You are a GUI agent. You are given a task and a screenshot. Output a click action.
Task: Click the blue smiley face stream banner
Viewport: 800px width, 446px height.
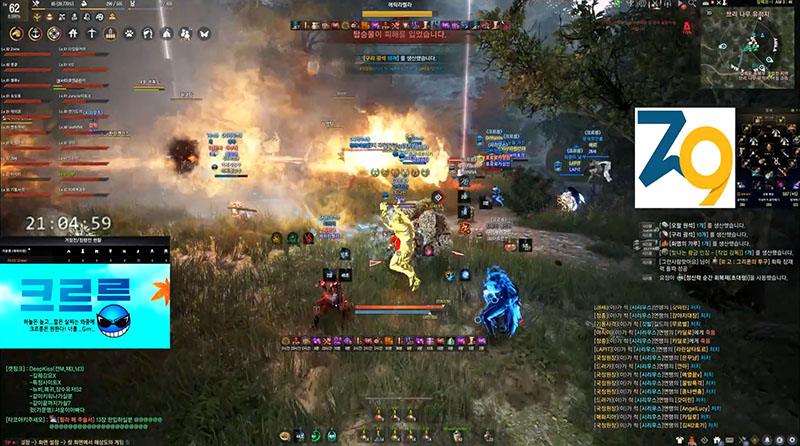(84, 295)
